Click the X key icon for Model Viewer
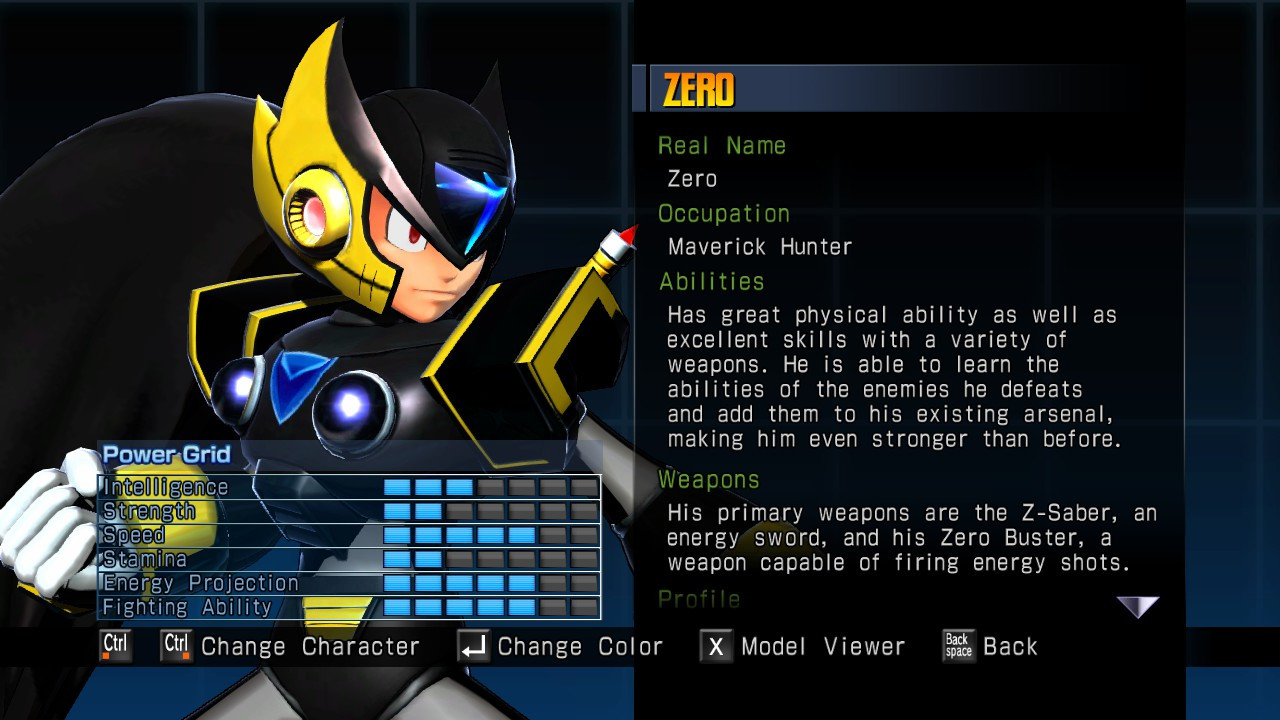This screenshot has height=720, width=1280. click(x=716, y=647)
